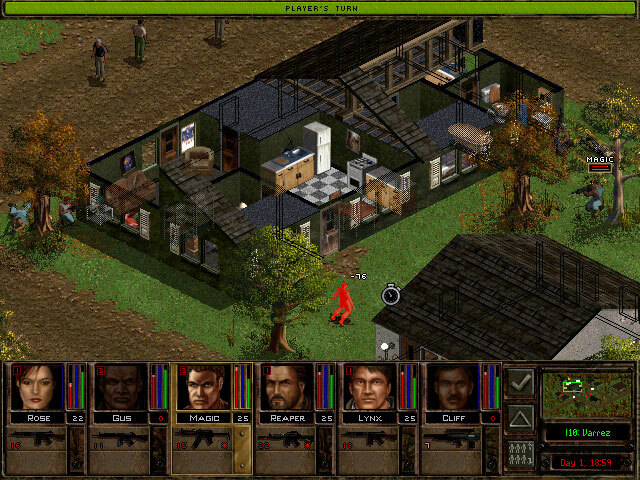Open Magic's equipped weapon slot
The height and width of the screenshot is (480, 640).
203,440
